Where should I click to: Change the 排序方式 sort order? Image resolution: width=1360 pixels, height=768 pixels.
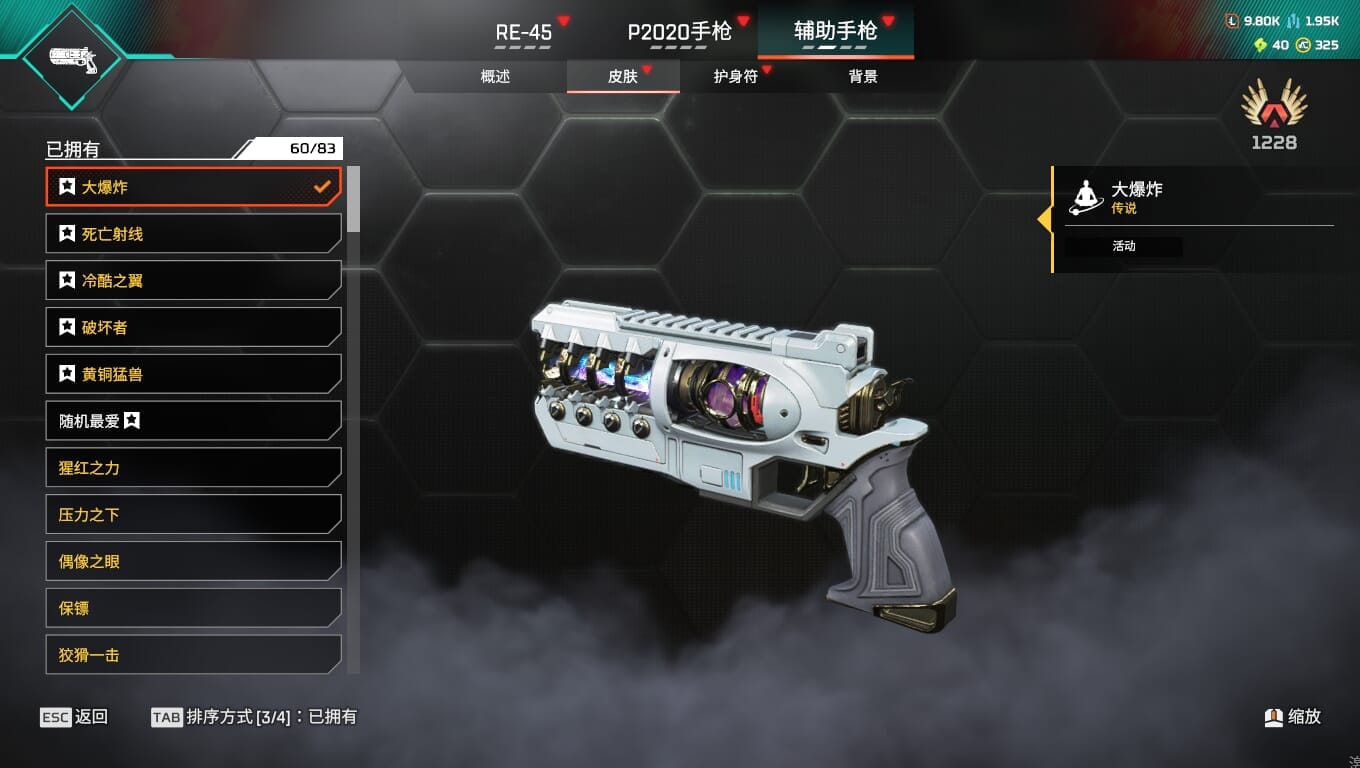click(253, 717)
